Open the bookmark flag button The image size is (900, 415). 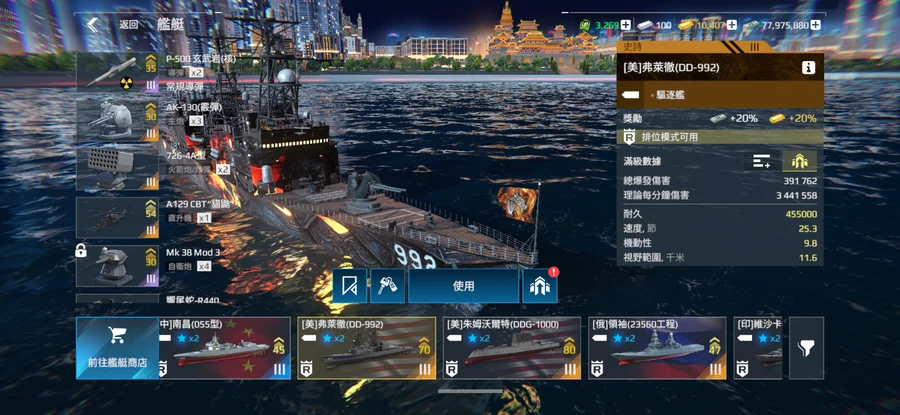(x=350, y=286)
